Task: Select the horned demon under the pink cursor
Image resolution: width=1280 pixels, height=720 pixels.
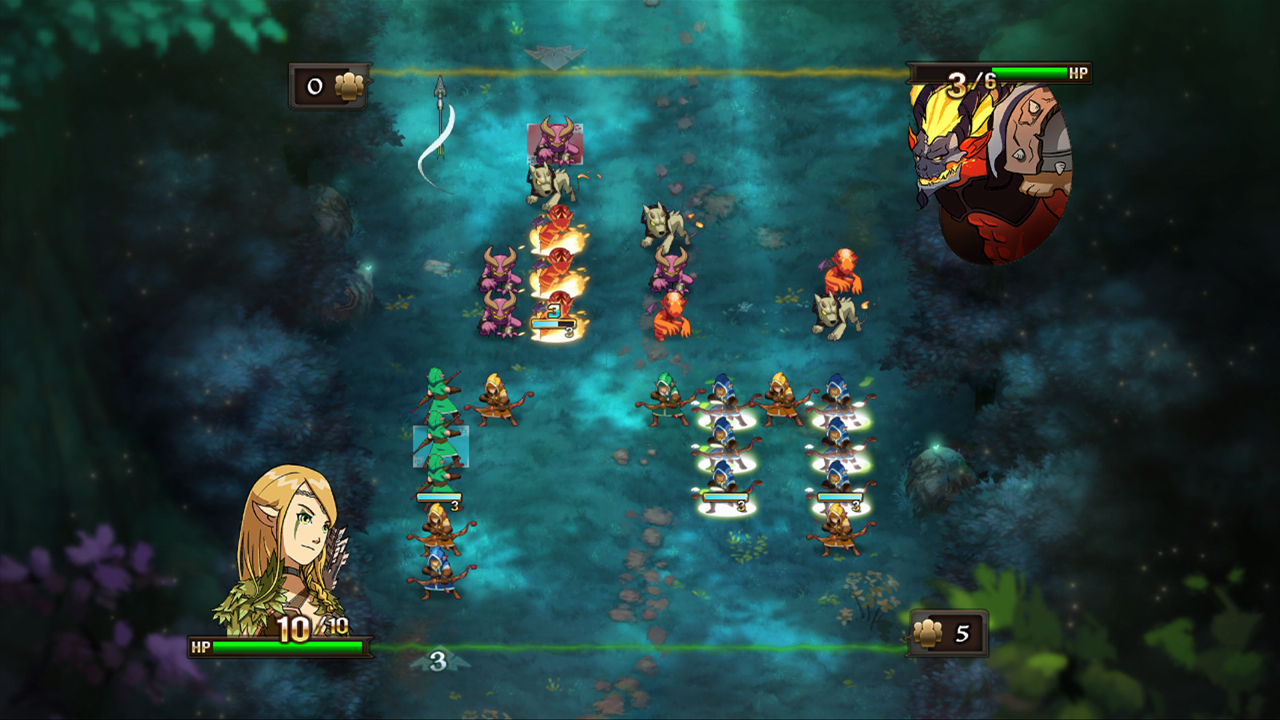Action: [x=555, y=143]
